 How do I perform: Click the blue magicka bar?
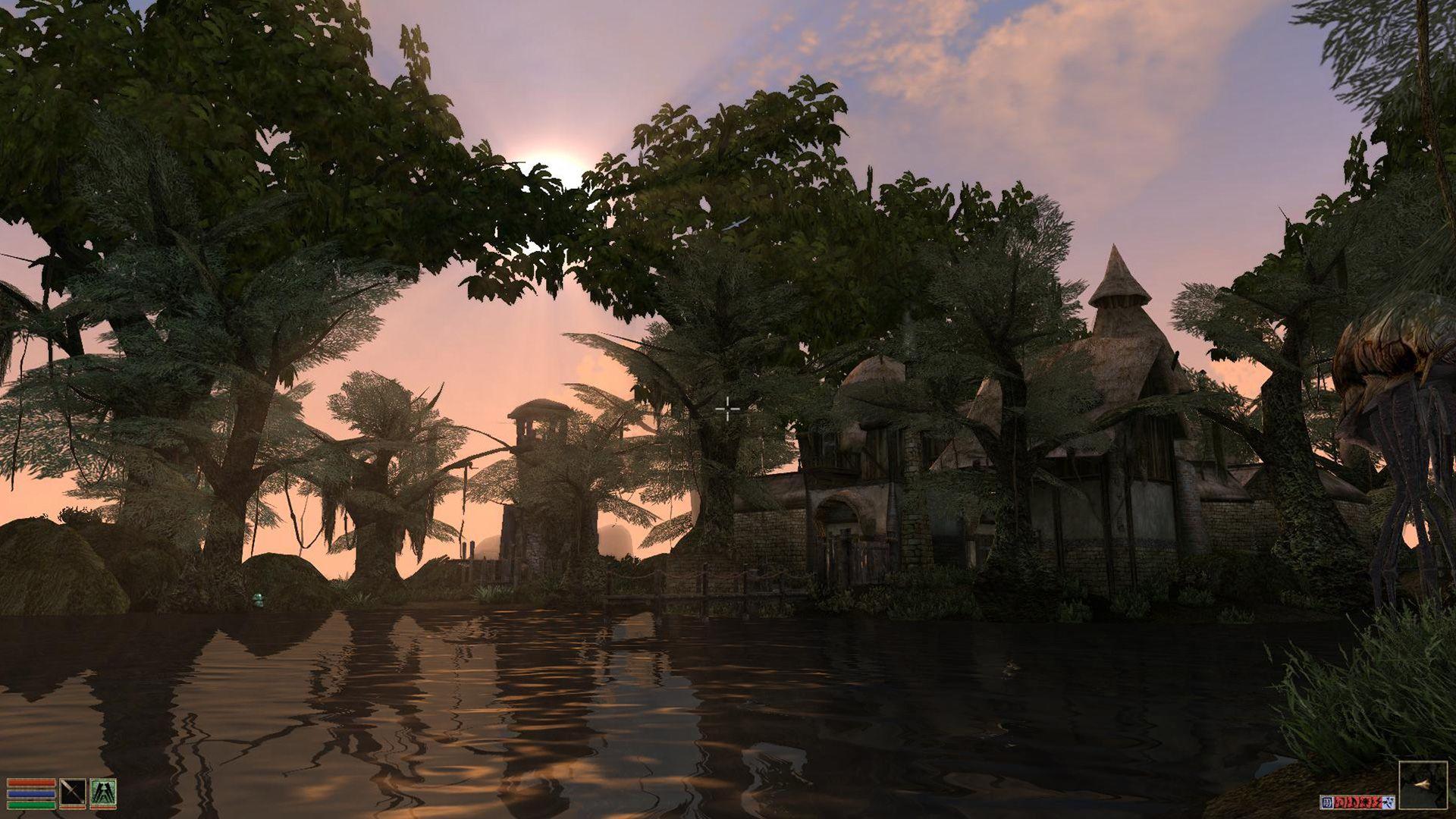click(30, 794)
